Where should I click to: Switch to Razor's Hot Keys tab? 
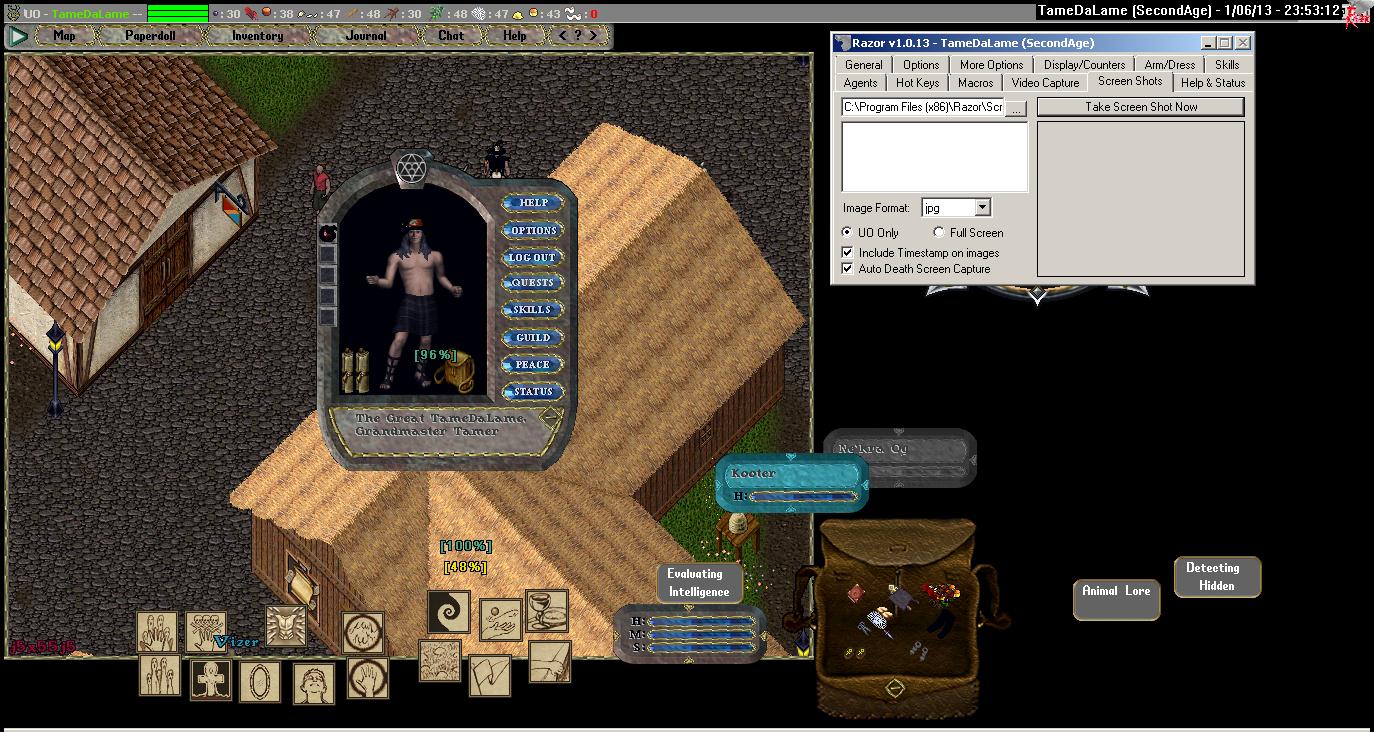[917, 83]
